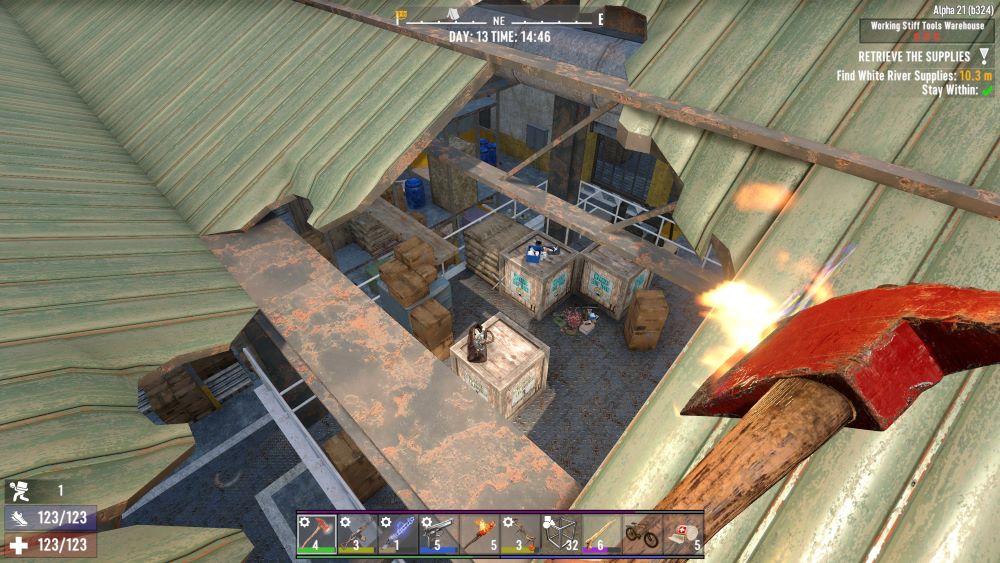Switch to the burning torch slot
Viewport: 1000px width, 563px height.
[479, 533]
